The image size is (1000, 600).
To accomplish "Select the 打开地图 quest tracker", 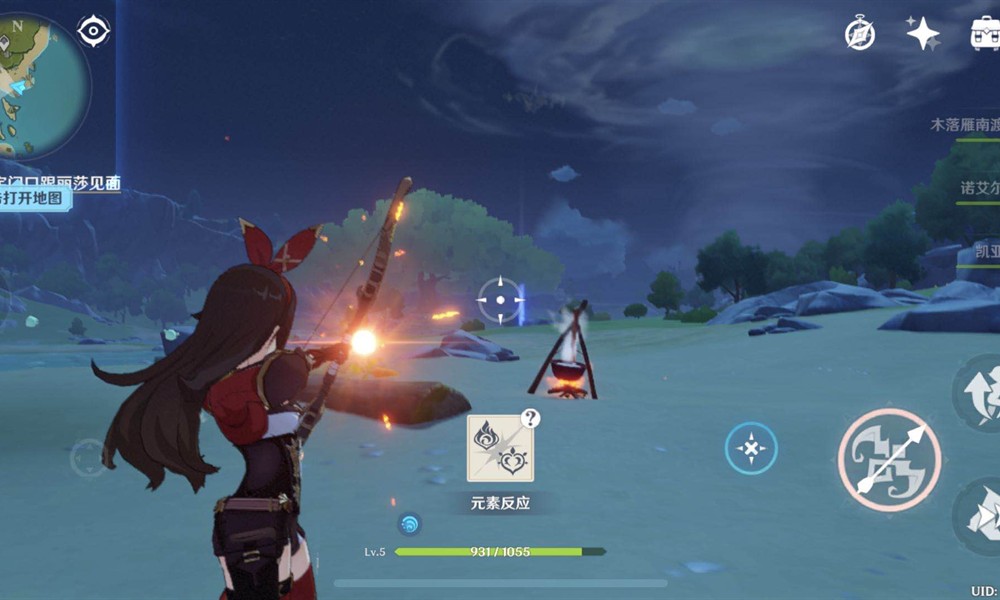I will (33, 198).
